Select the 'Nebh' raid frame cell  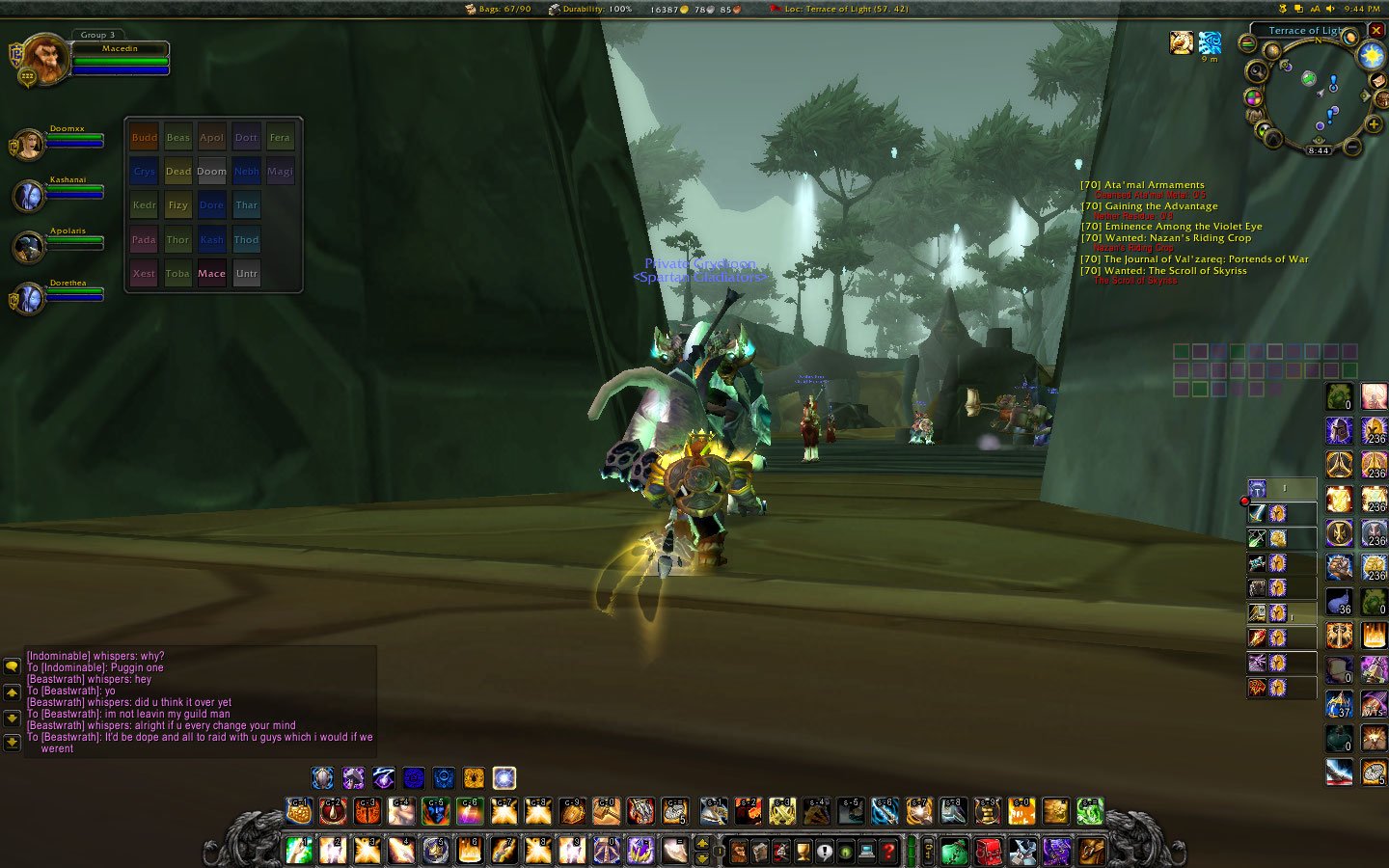pos(246,172)
